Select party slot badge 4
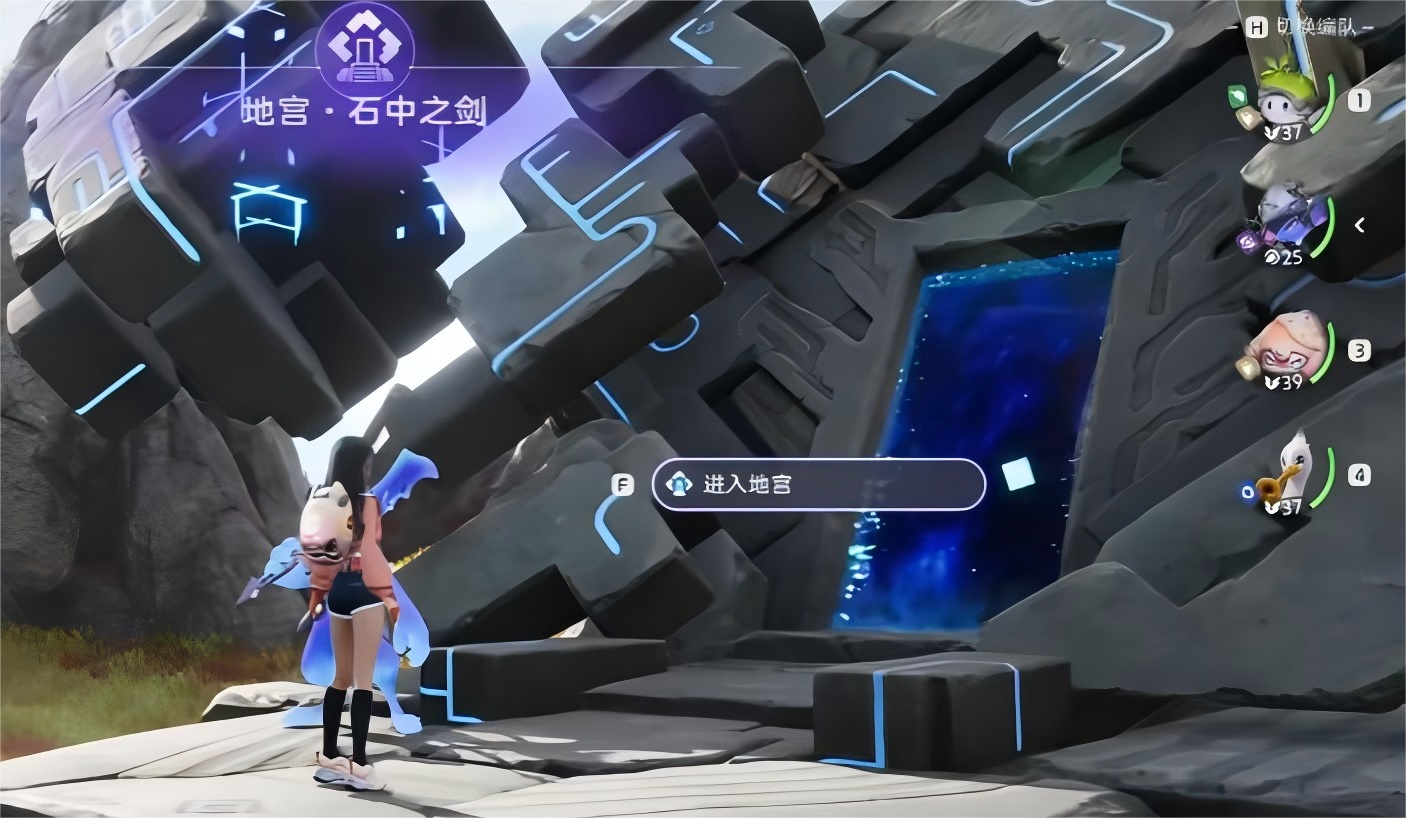The width and height of the screenshot is (1406, 818). pos(1360,477)
